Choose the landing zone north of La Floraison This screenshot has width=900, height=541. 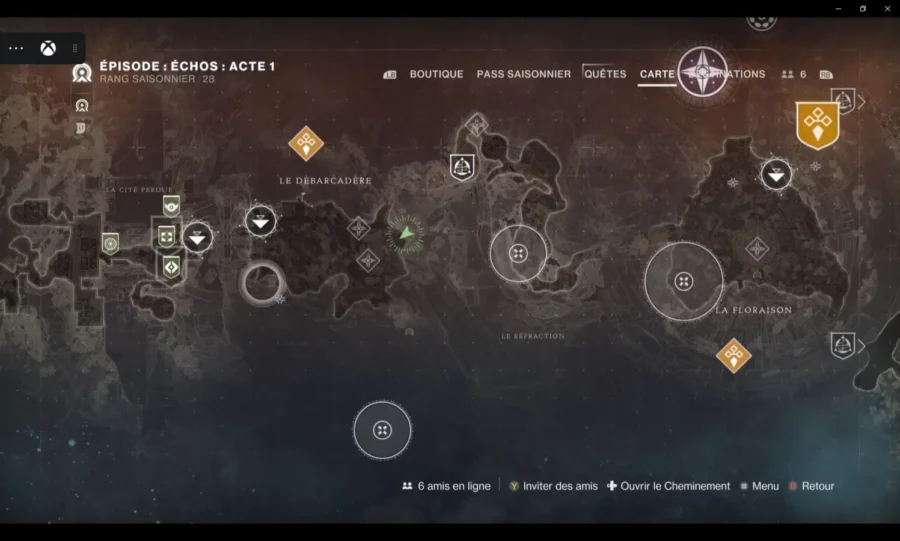[776, 175]
